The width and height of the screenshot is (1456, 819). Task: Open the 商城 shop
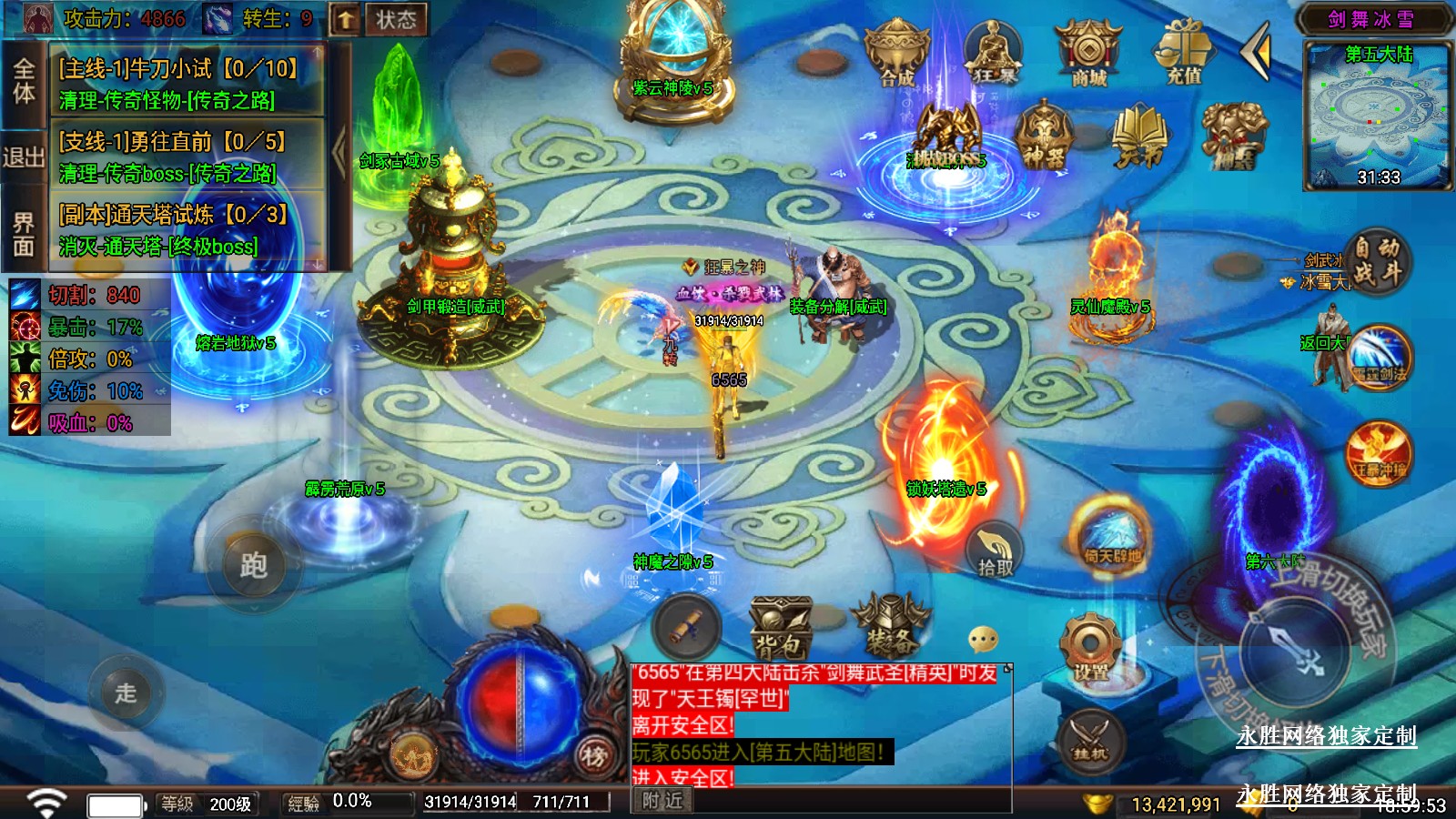[1088, 55]
